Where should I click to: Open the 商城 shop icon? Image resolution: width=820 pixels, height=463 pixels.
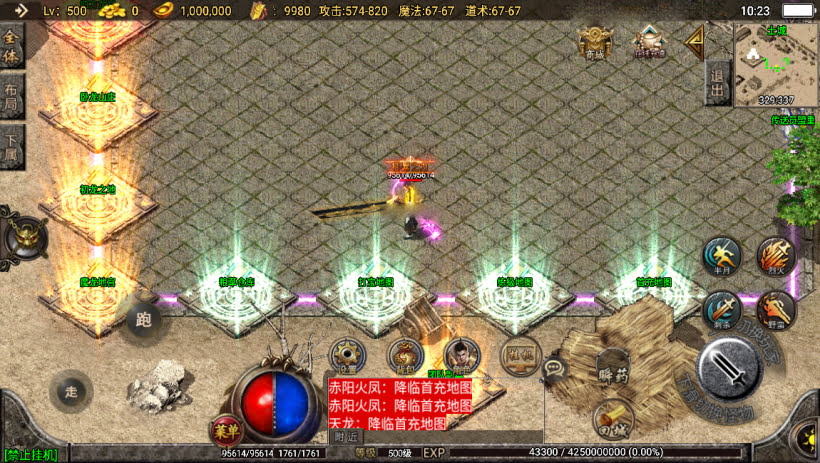[x=593, y=42]
